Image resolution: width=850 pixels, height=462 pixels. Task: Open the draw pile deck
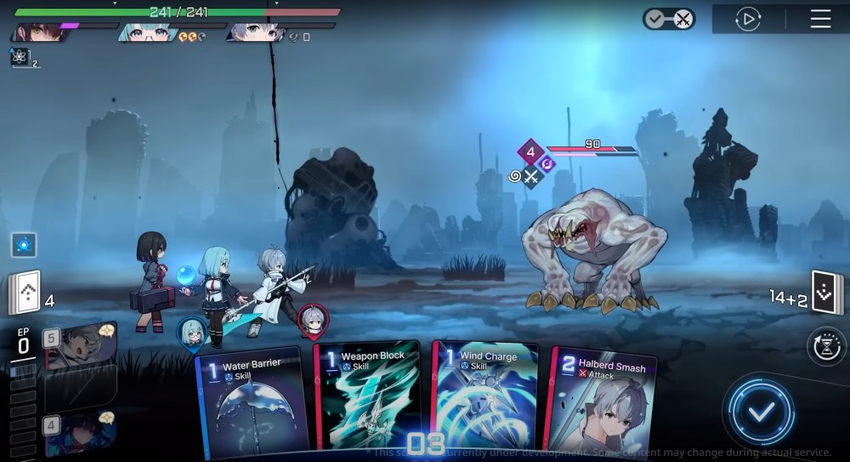point(24,293)
